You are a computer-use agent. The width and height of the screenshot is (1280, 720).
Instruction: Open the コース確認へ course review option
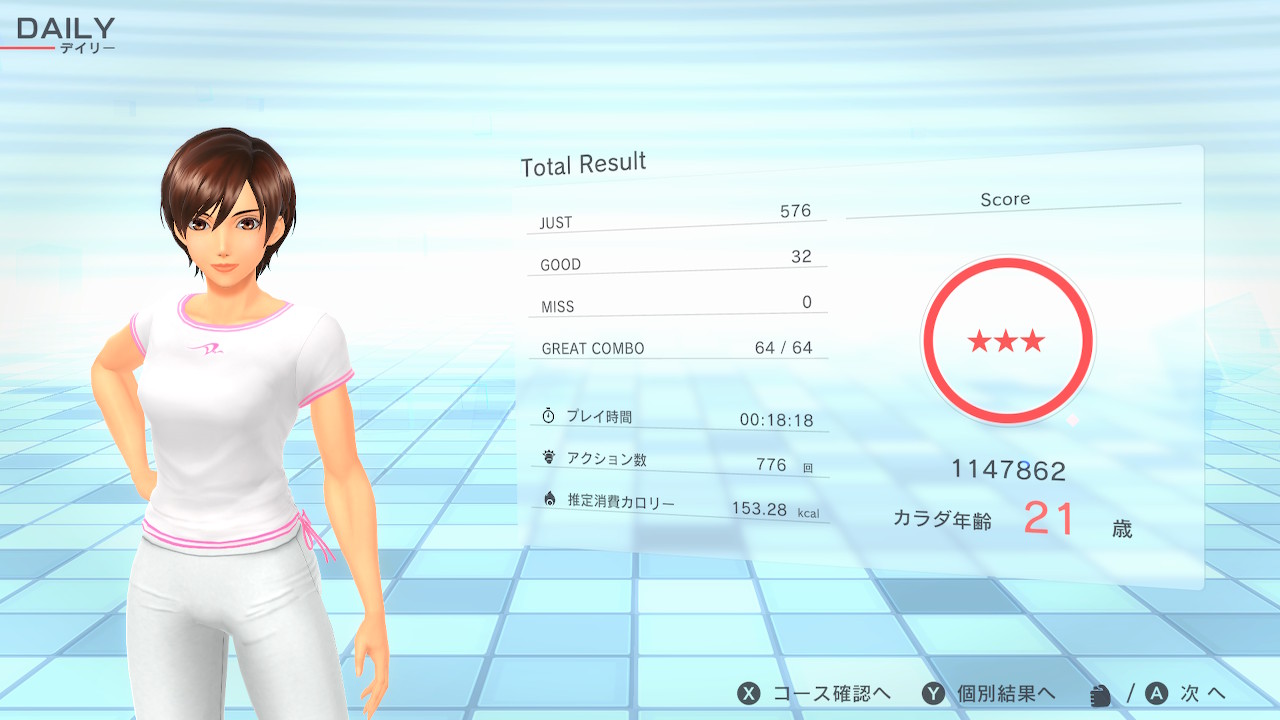814,694
